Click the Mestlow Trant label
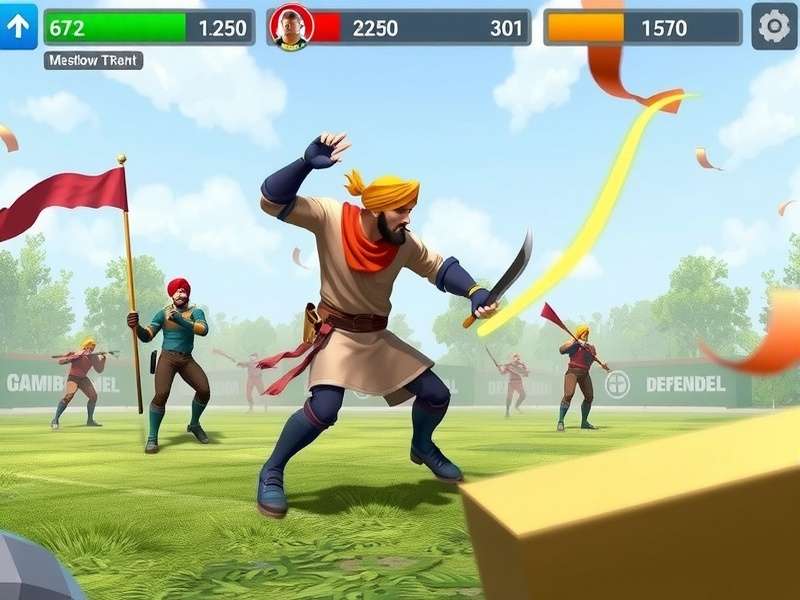Image resolution: width=800 pixels, height=600 pixels. click(93, 61)
